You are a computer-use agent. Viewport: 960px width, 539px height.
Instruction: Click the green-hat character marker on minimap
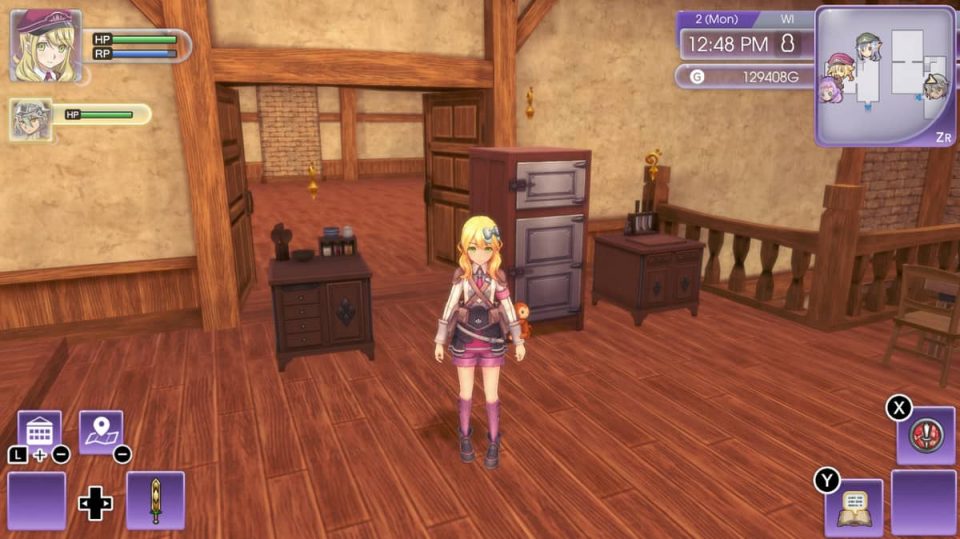click(868, 47)
